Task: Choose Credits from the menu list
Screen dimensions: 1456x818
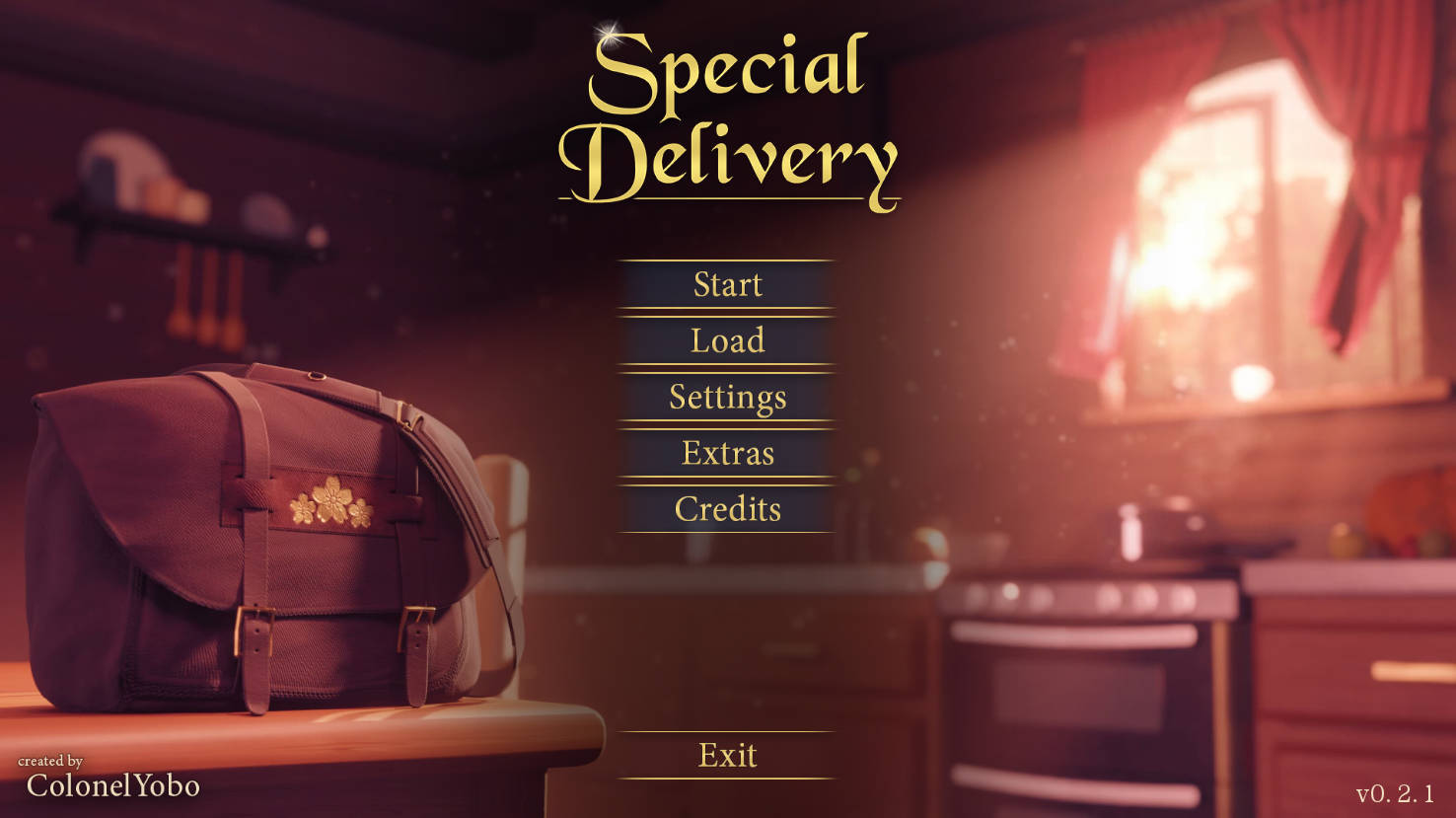Action: [x=727, y=510]
